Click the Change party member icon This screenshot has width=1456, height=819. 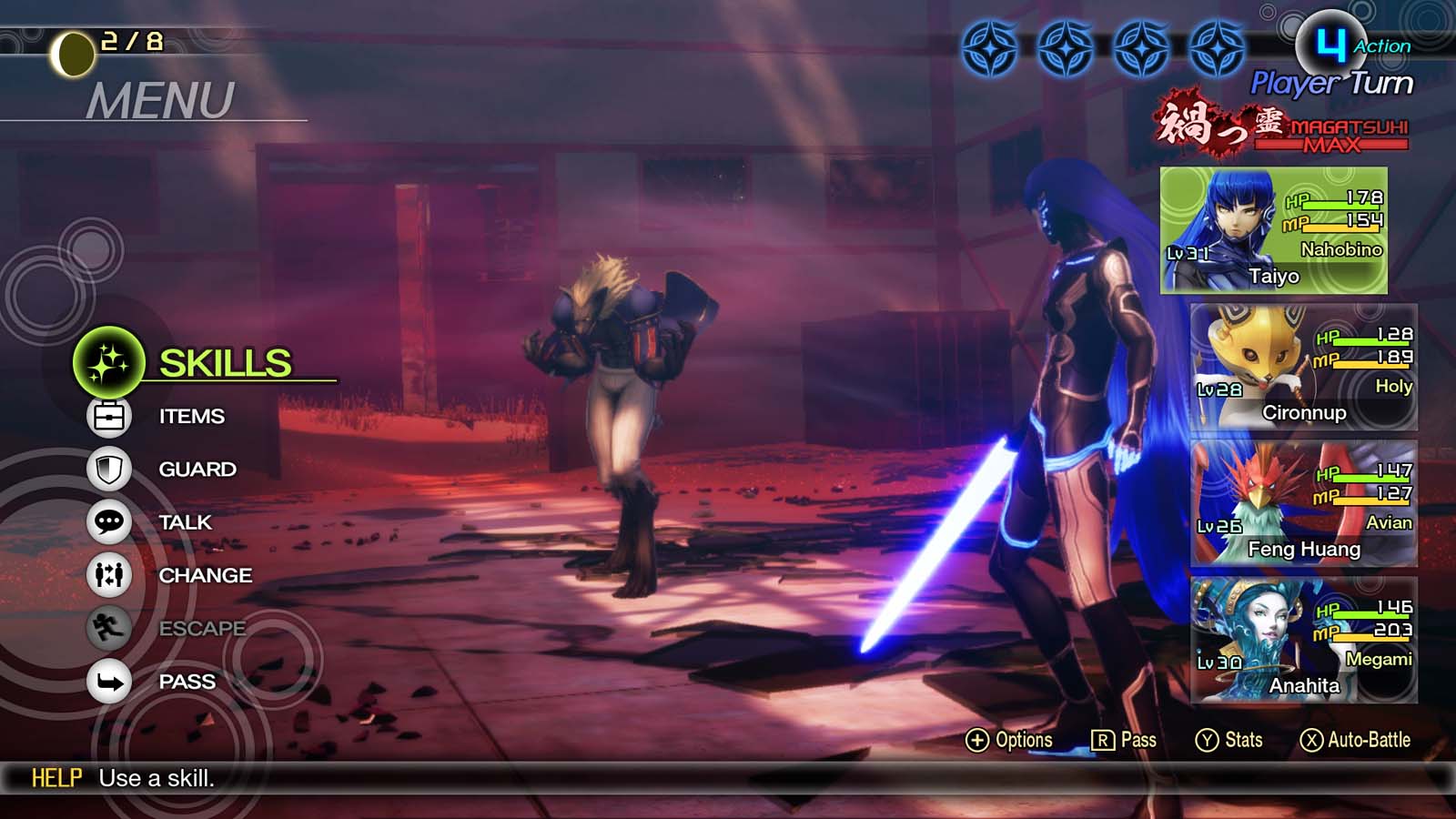109,575
